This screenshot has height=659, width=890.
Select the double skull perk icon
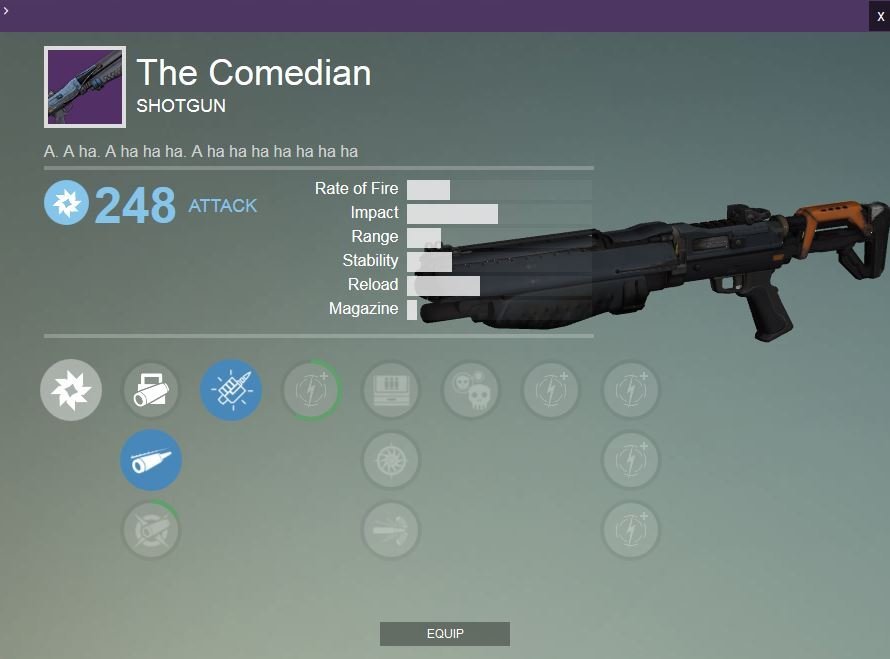coord(471,390)
